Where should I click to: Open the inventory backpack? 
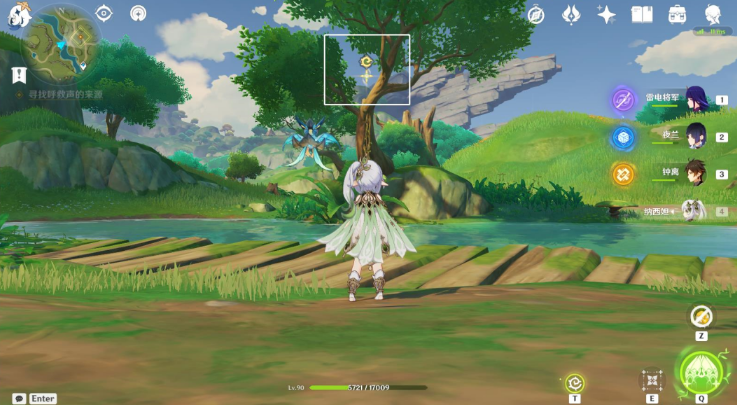[x=677, y=14]
